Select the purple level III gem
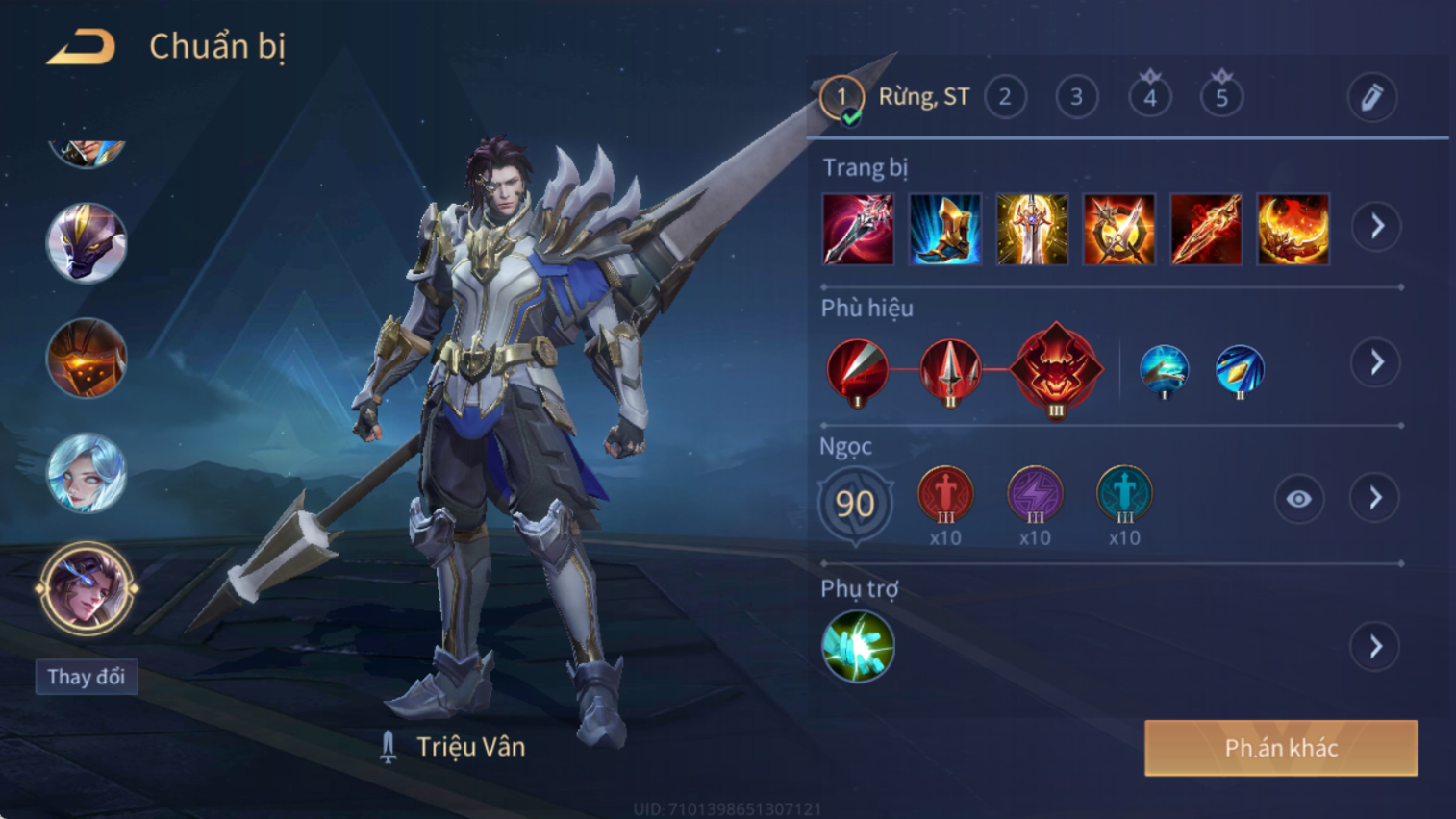 pyautogui.click(x=1035, y=495)
